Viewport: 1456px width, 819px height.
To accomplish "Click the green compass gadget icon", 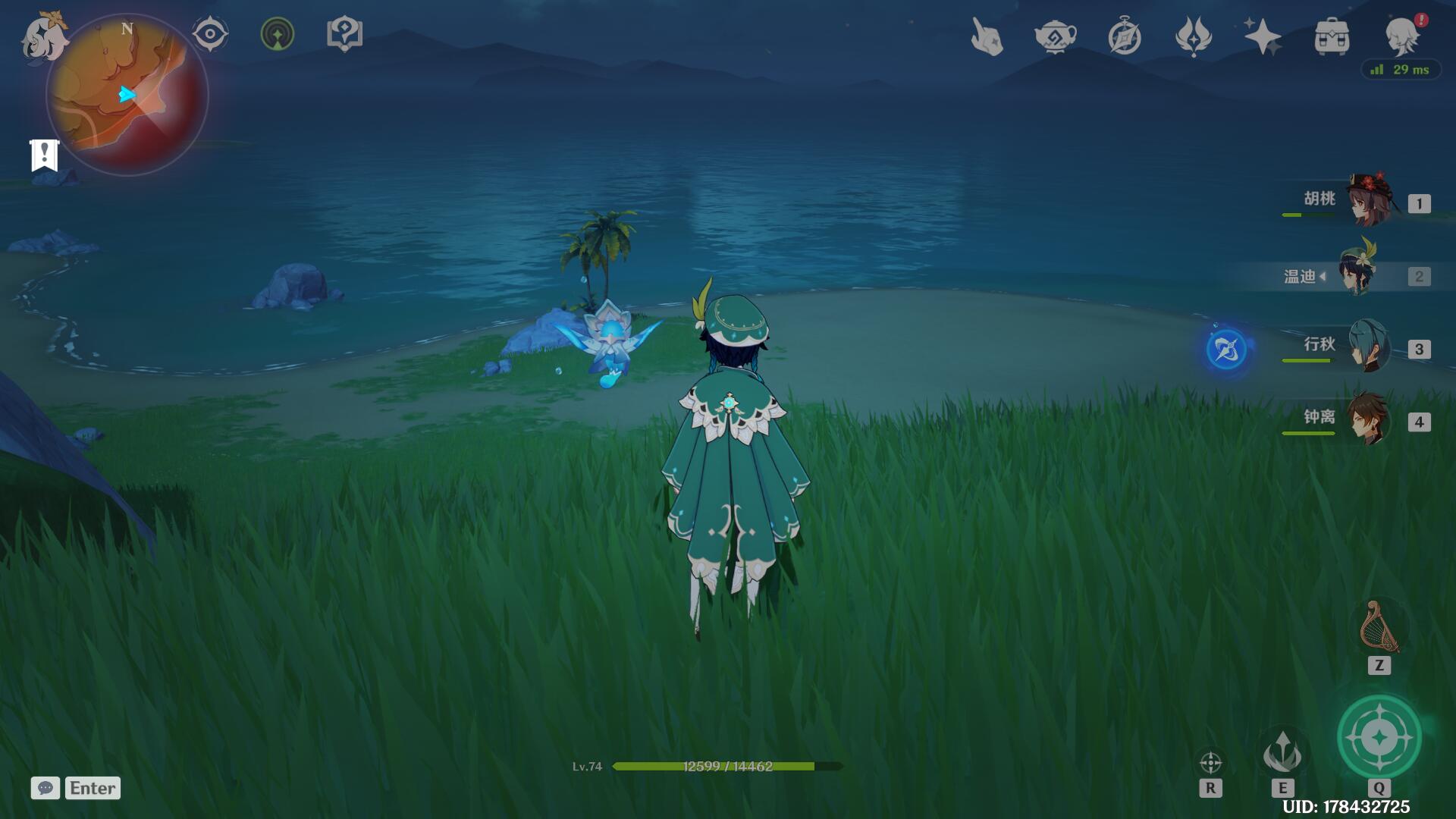I will [278, 34].
